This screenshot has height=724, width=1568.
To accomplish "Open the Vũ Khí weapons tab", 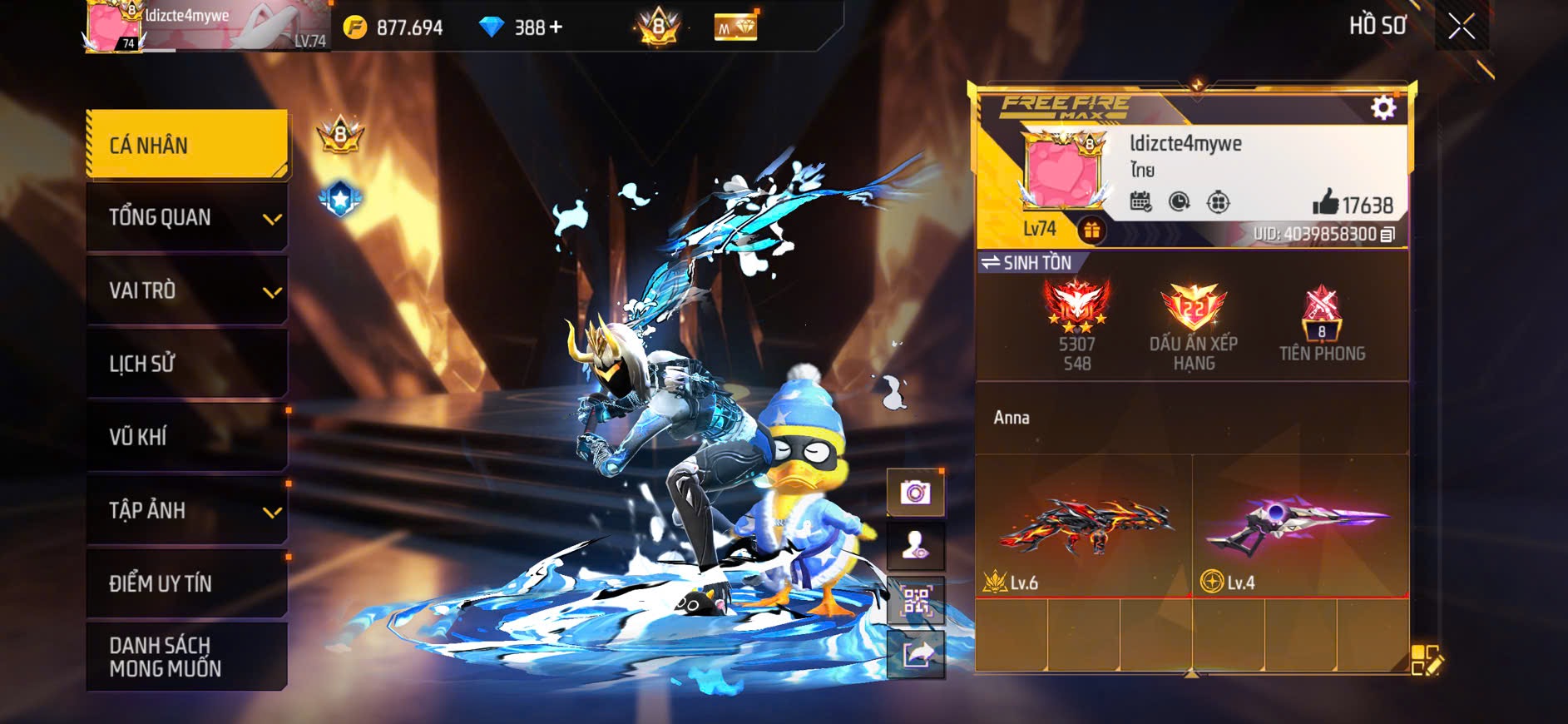I will [187, 437].
